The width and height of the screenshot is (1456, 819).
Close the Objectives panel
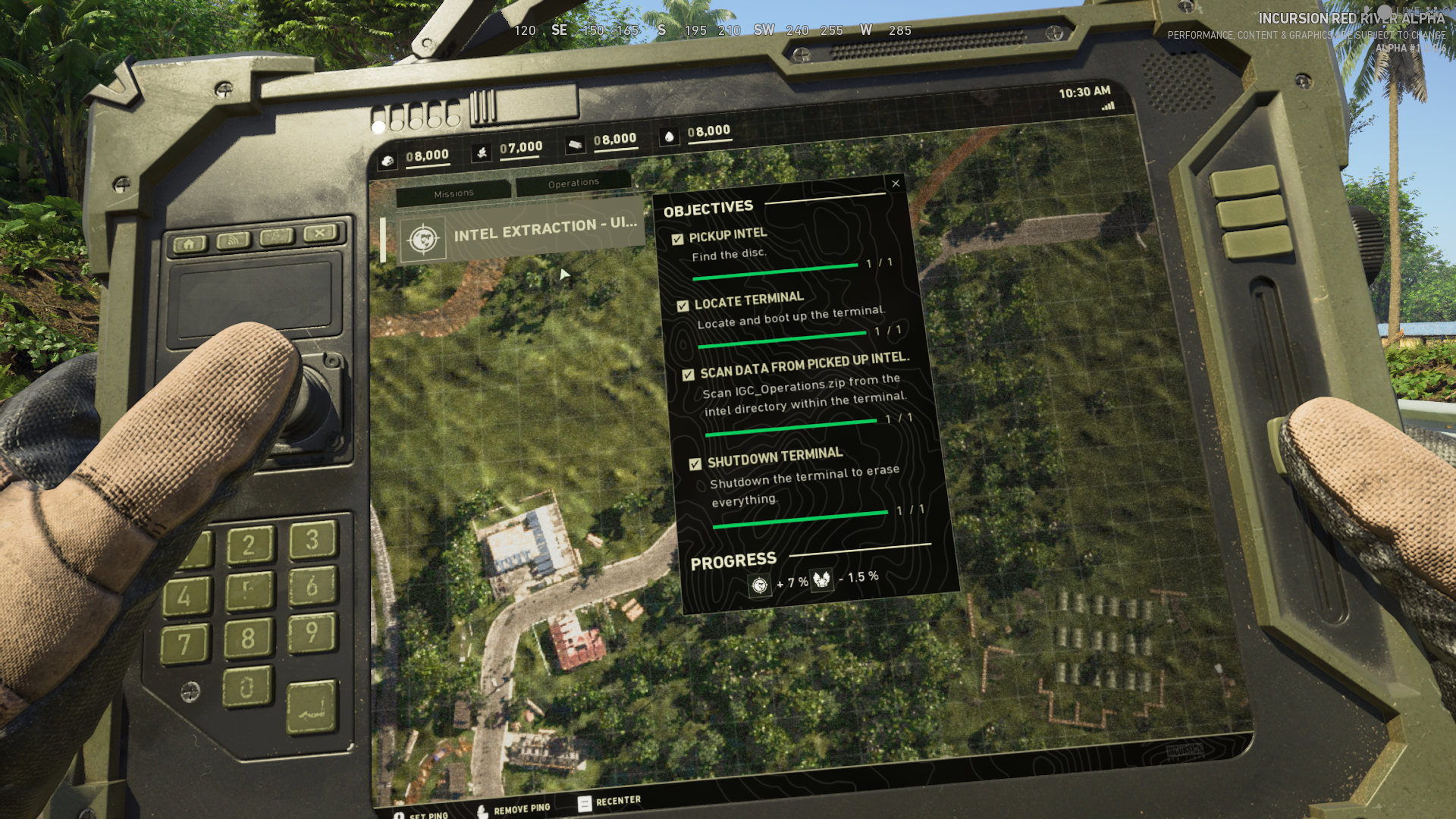[x=896, y=184]
